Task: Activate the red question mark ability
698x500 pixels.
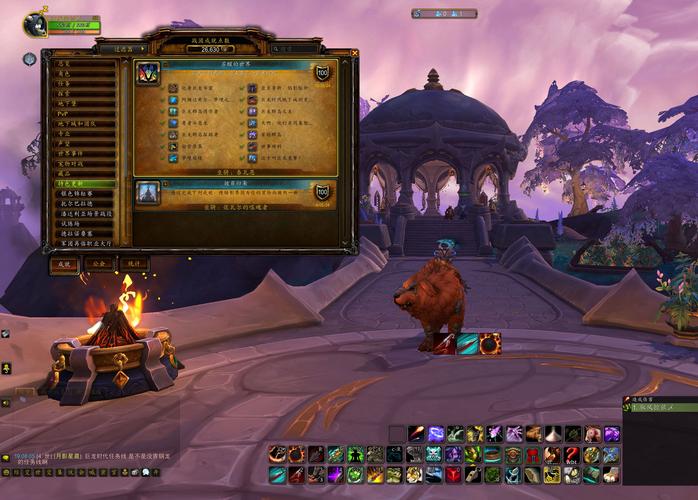Action: (571, 455)
